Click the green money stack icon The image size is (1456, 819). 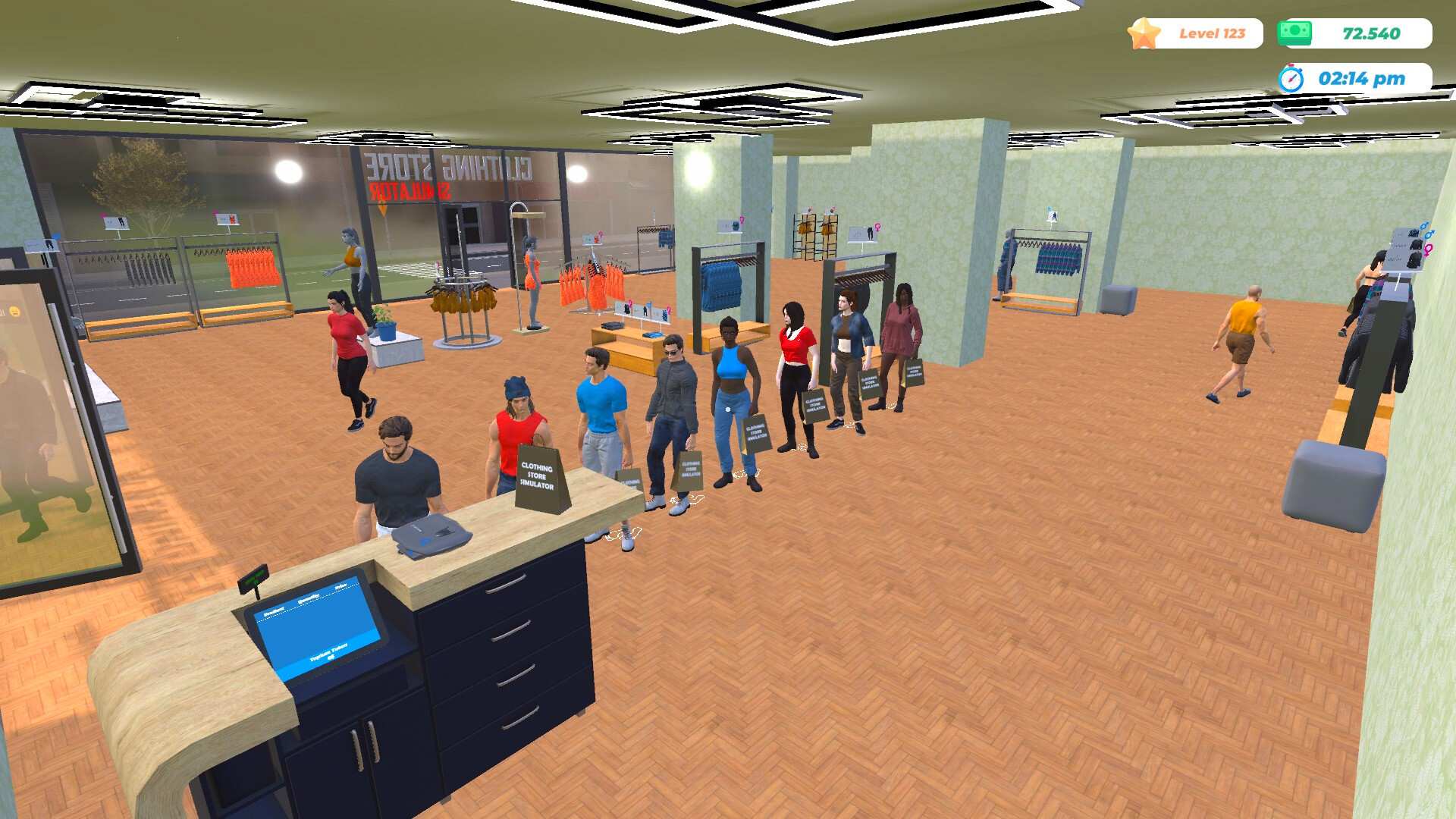coord(1294,31)
